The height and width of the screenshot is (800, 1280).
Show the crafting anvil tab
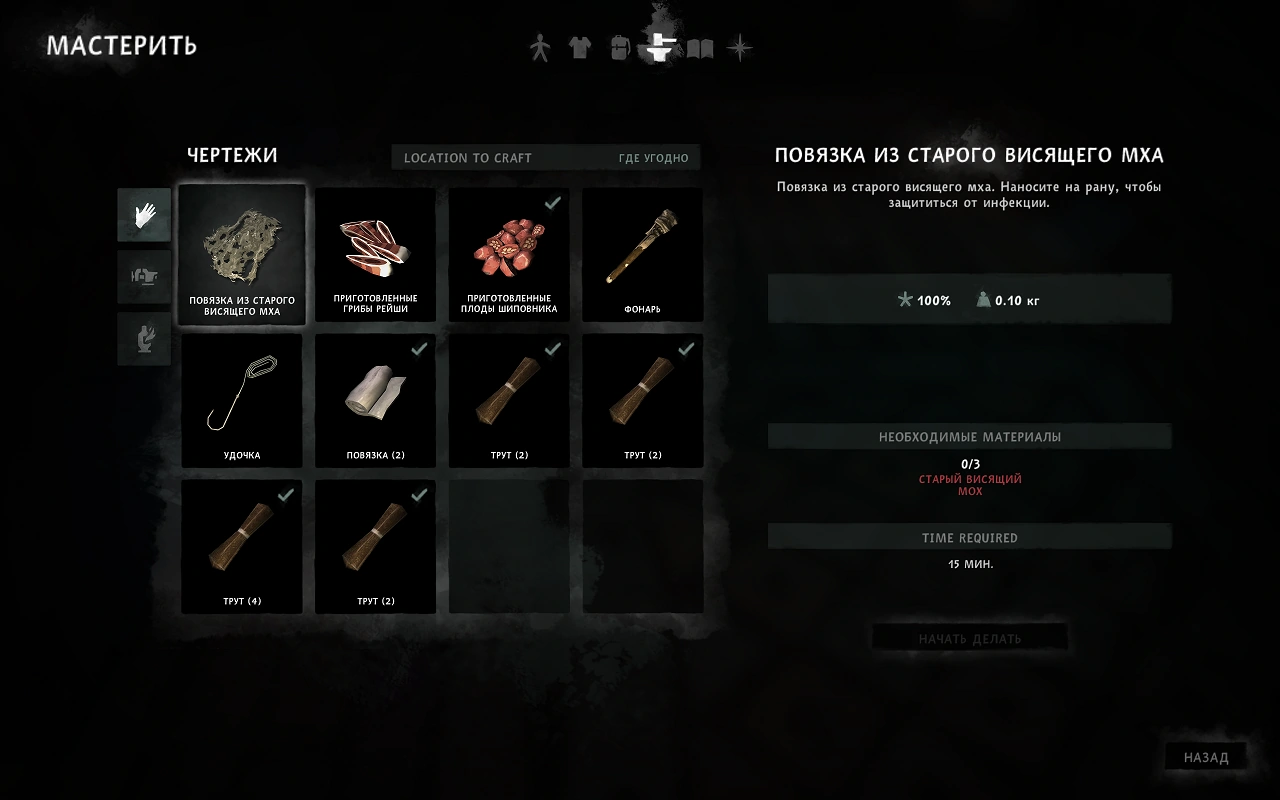[x=658, y=48]
